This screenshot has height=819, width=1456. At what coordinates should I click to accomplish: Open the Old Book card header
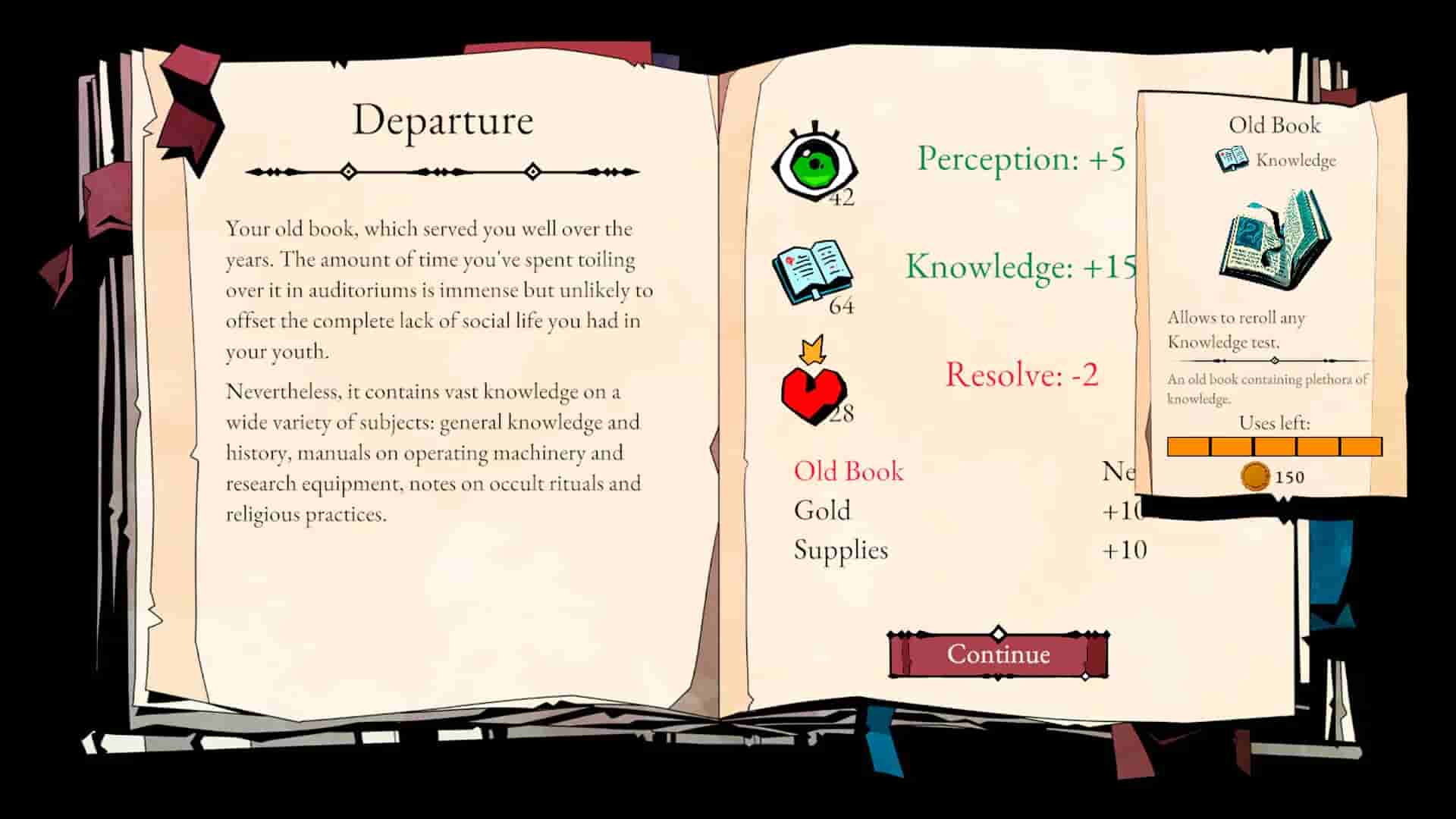[1274, 126]
